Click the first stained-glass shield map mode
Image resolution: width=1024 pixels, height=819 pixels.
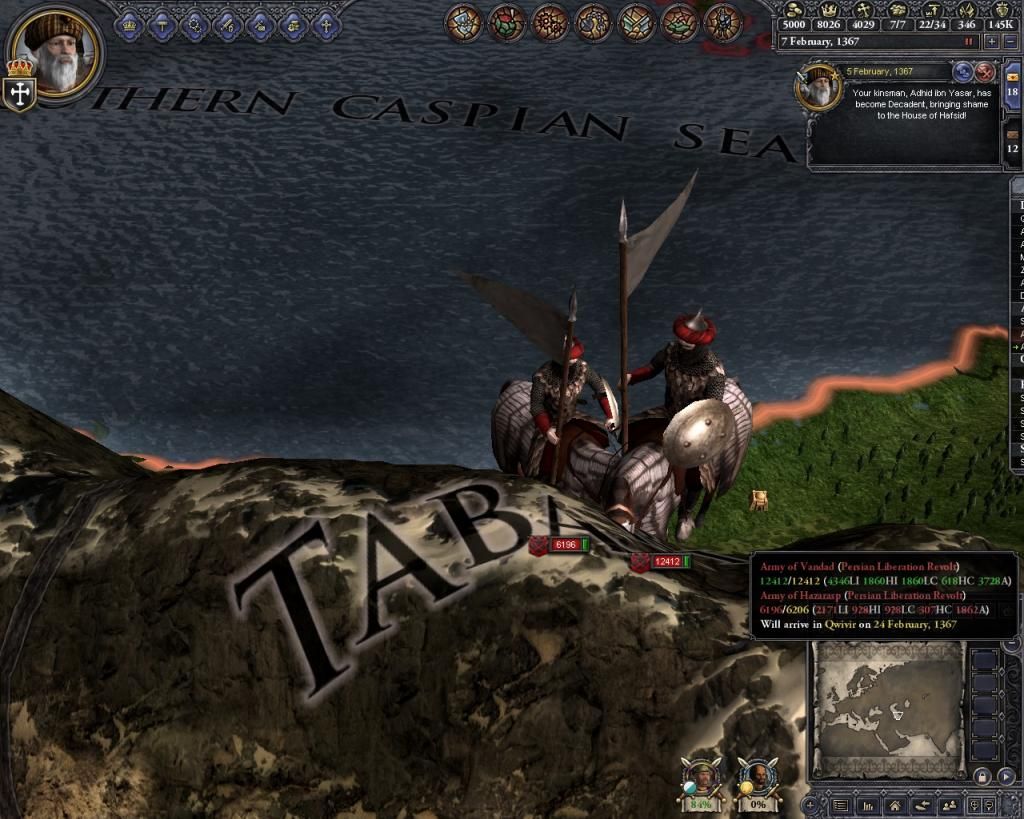[x=464, y=23]
